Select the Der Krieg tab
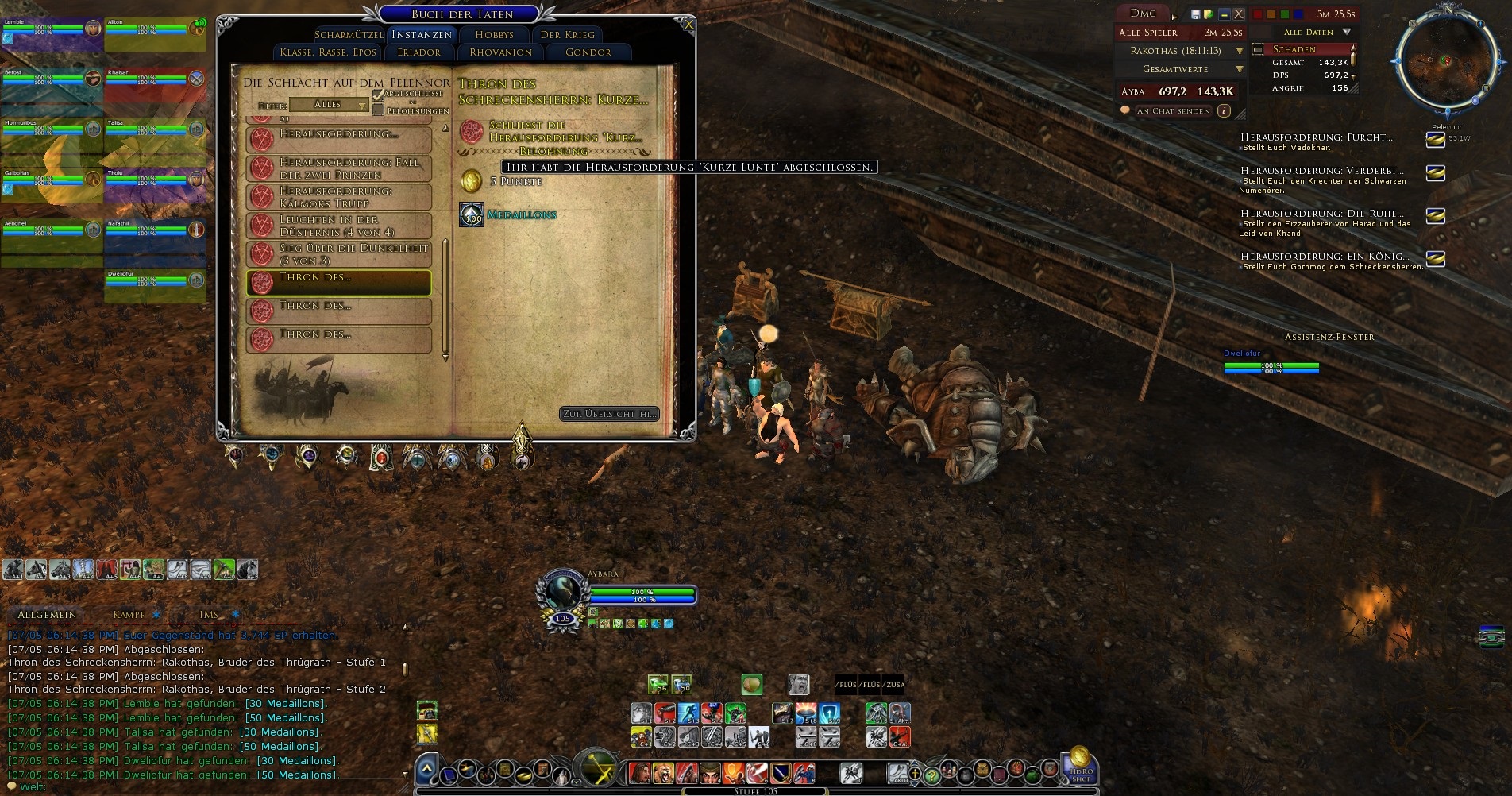The width and height of the screenshot is (1512, 796). [x=567, y=35]
